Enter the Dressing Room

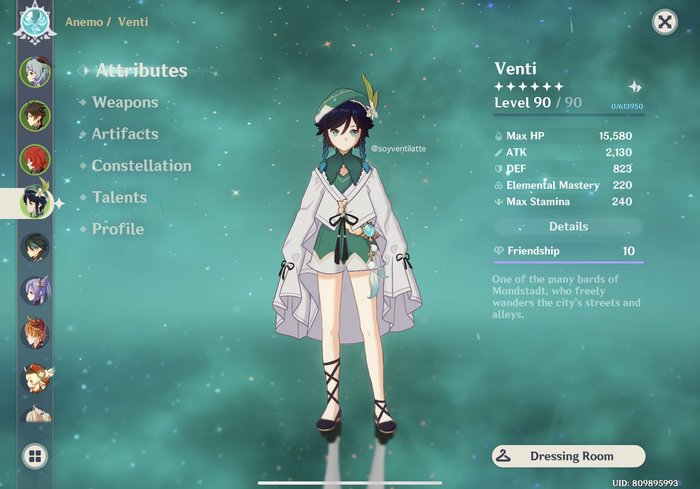click(568, 456)
